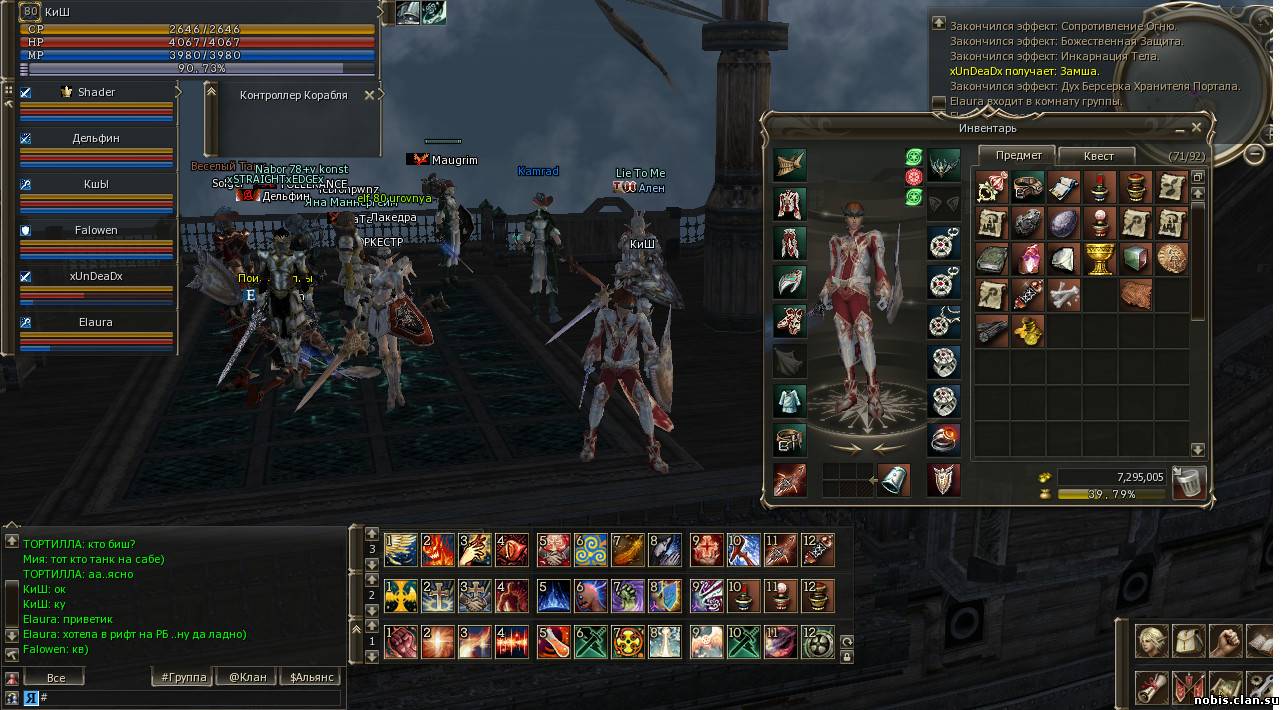Screen dimensions: 1284x710
Task: Select party member Shader
Action: click(x=96, y=92)
